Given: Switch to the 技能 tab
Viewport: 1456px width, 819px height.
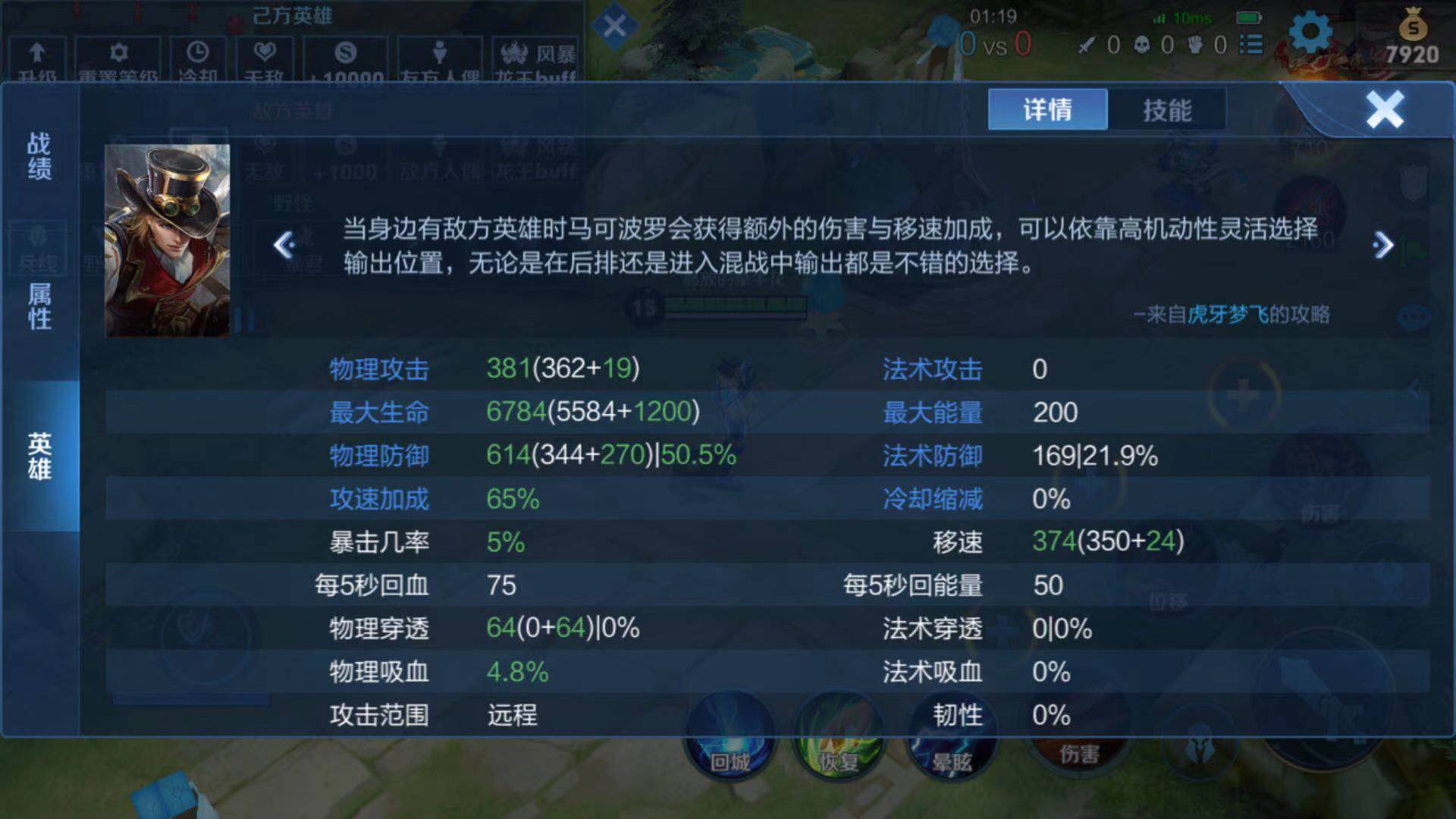Looking at the screenshot, I should 1168,110.
